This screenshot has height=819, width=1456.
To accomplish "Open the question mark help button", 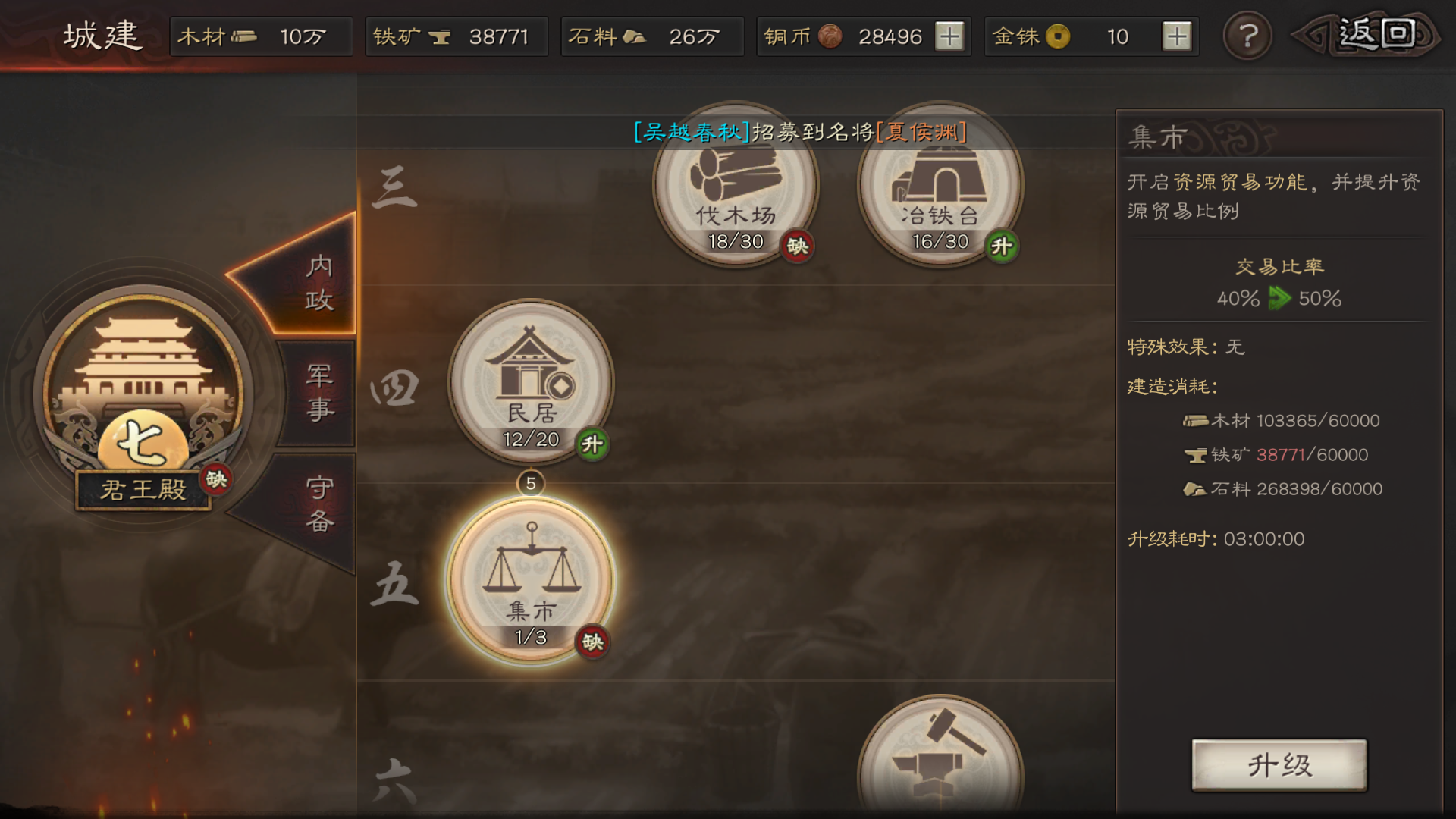I will pos(1247,36).
